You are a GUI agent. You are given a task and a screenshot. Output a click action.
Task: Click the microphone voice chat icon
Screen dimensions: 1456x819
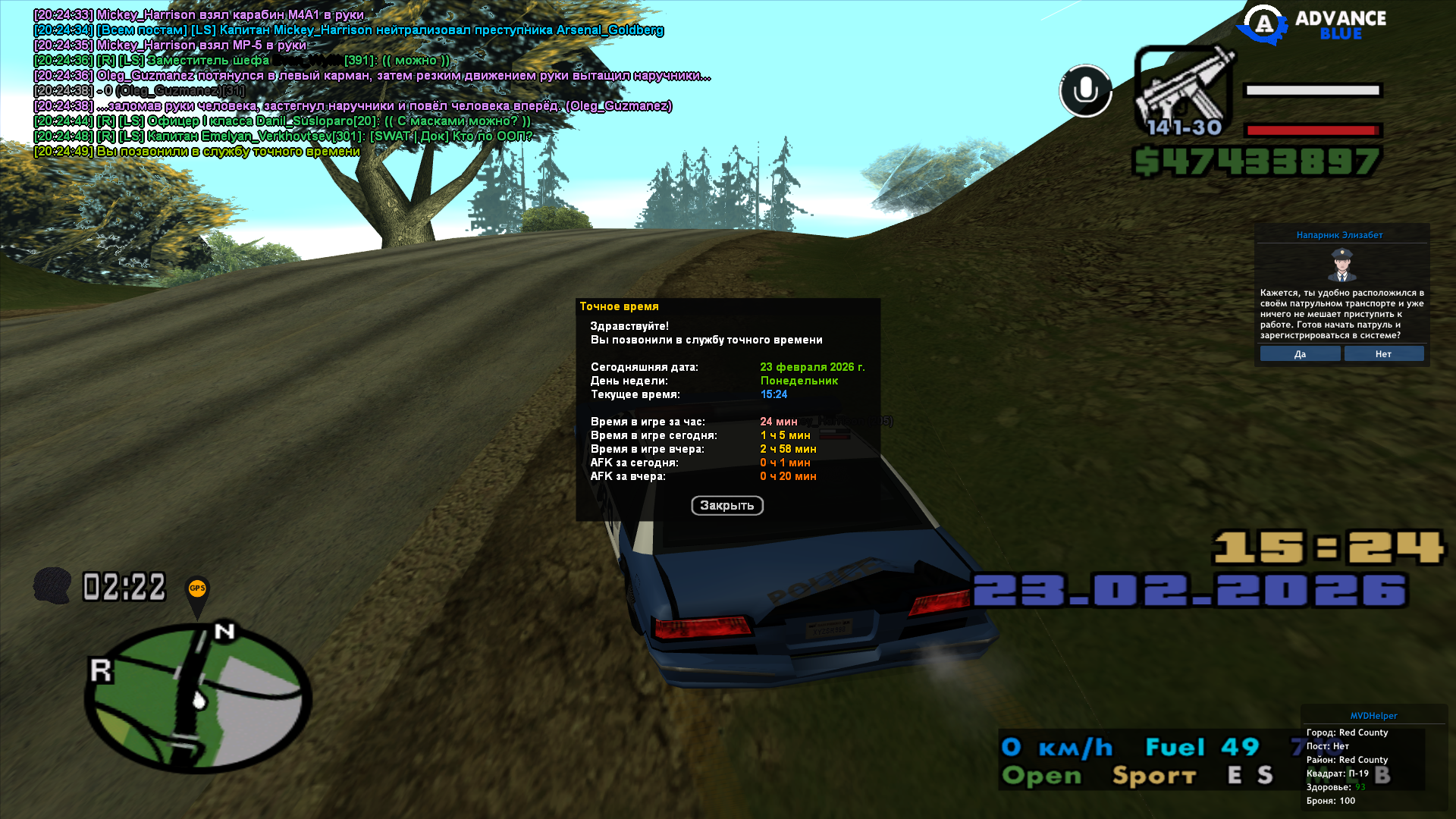1085,91
